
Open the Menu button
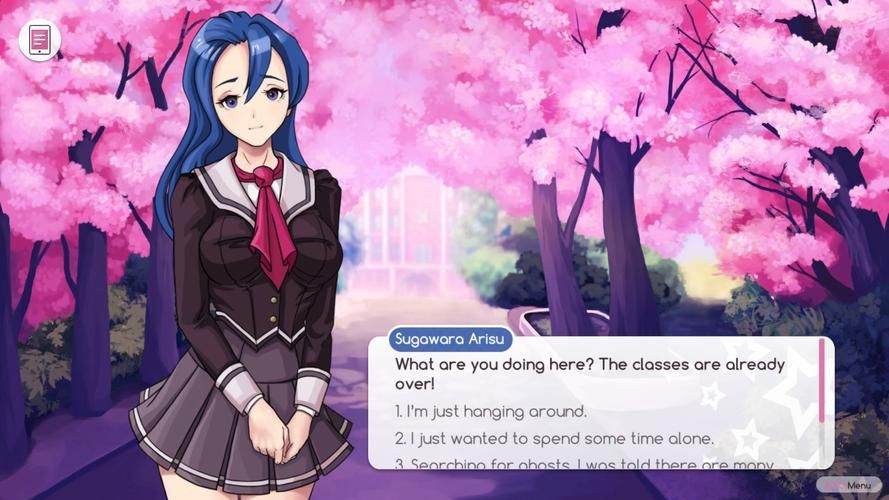pos(849,486)
